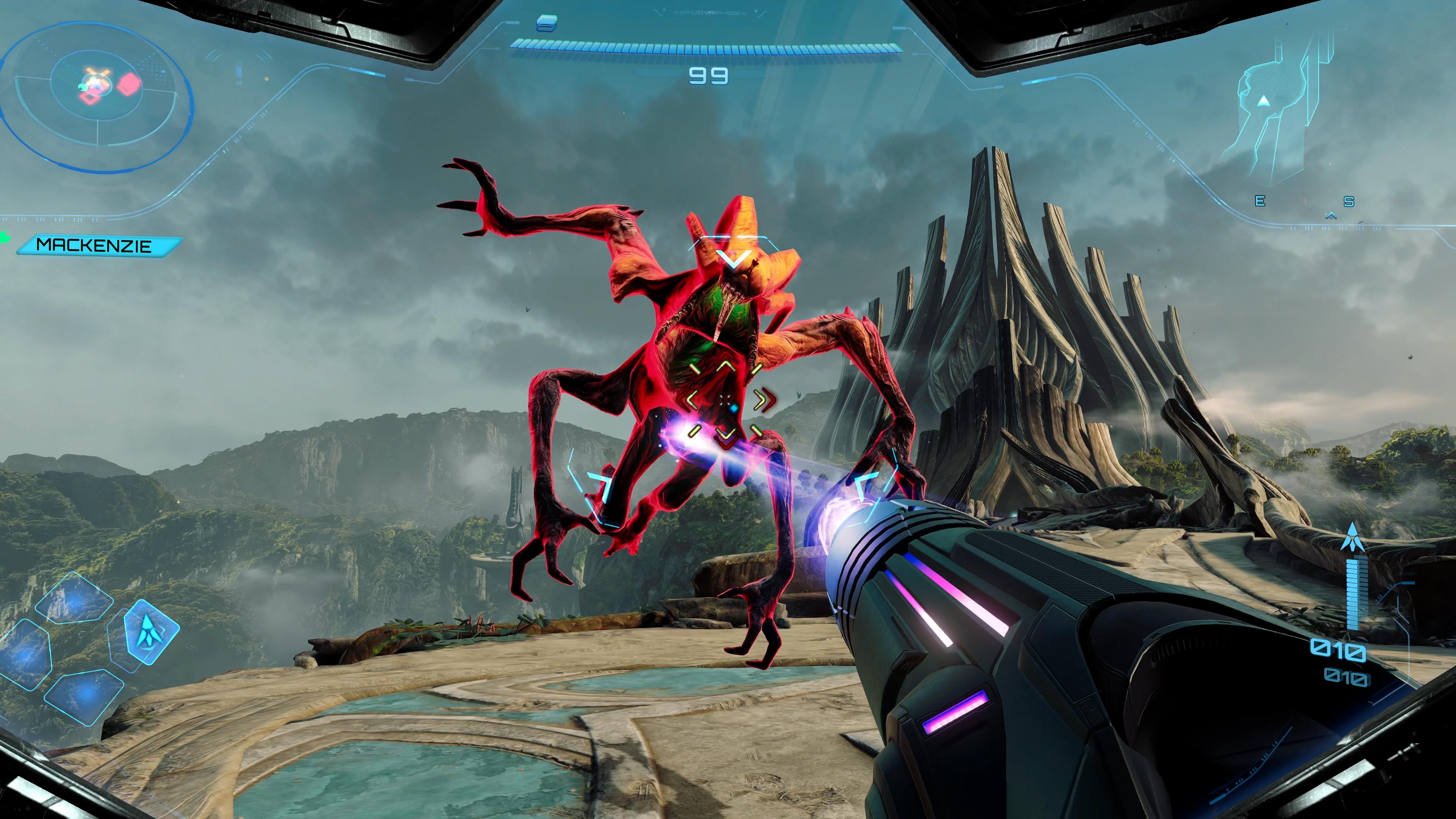Click the red enemy blip on the minimap radar
Viewport: 1456px width, 819px height.
(x=129, y=84)
